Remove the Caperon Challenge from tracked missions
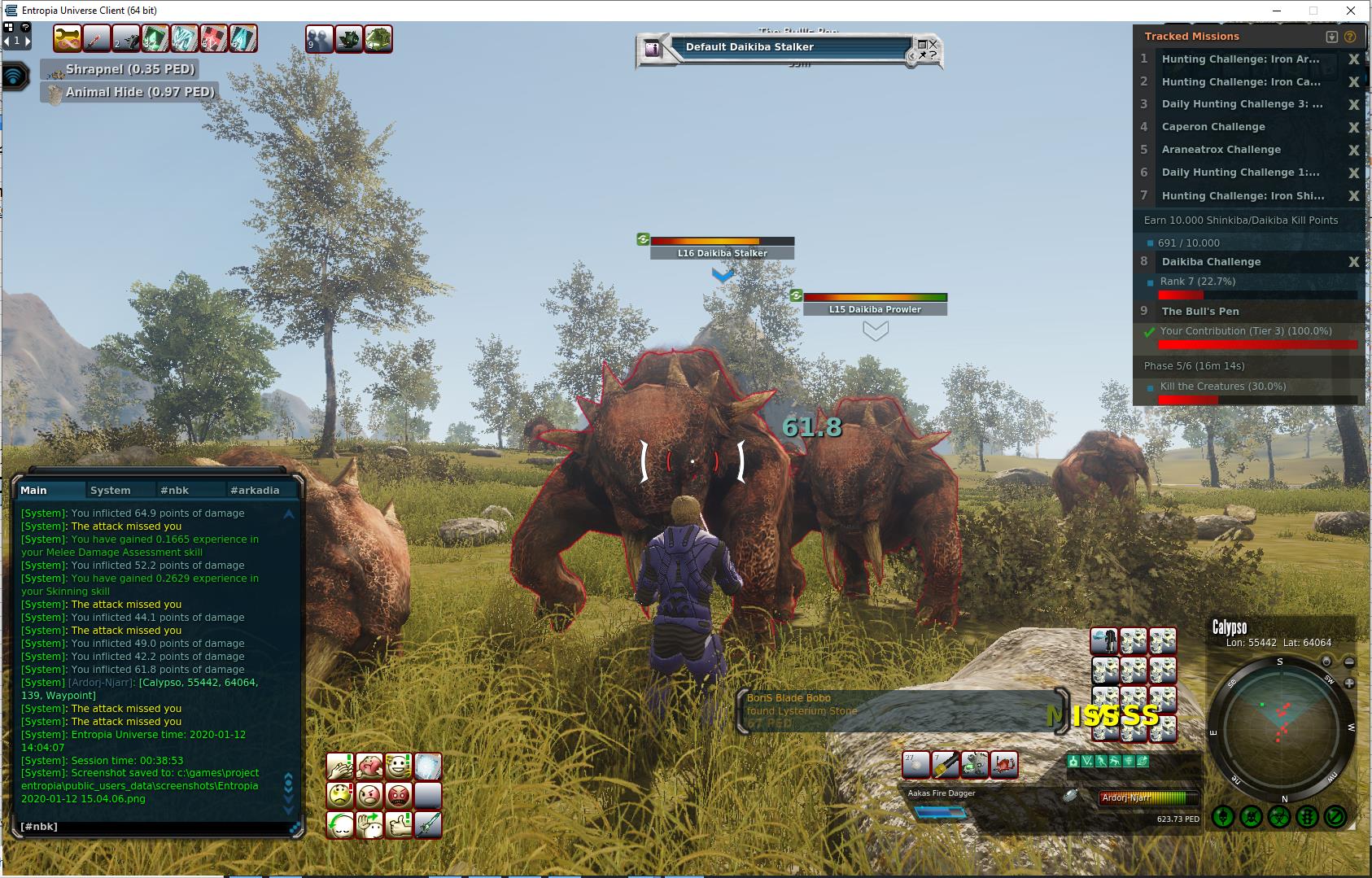Viewport: 1372px width, 878px height. 1354,127
